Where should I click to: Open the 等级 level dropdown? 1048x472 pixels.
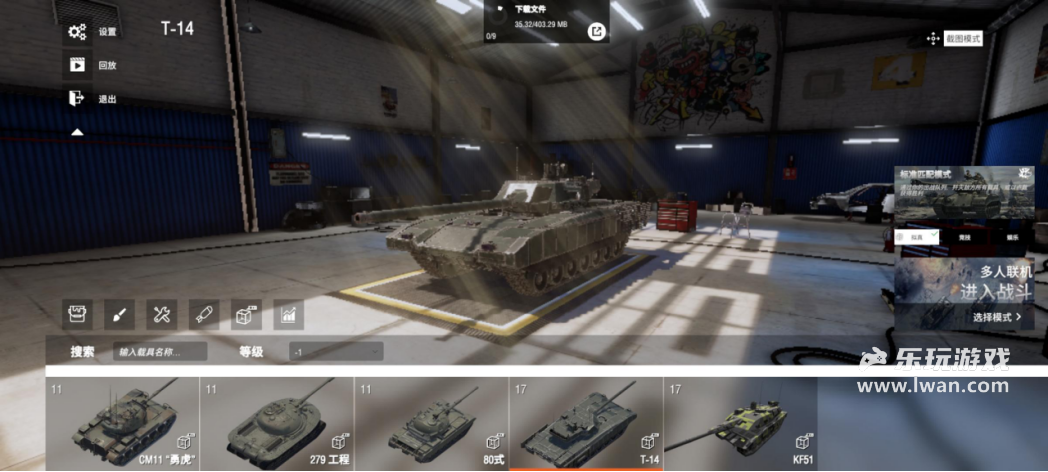pyautogui.click(x=336, y=352)
